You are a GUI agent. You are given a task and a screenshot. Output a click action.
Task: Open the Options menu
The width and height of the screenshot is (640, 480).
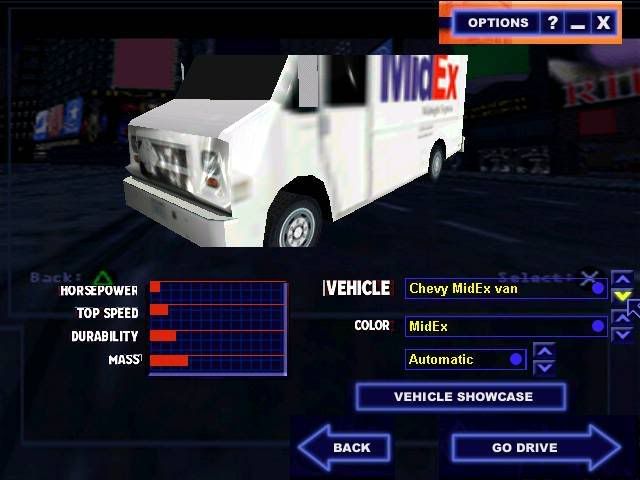pos(497,22)
